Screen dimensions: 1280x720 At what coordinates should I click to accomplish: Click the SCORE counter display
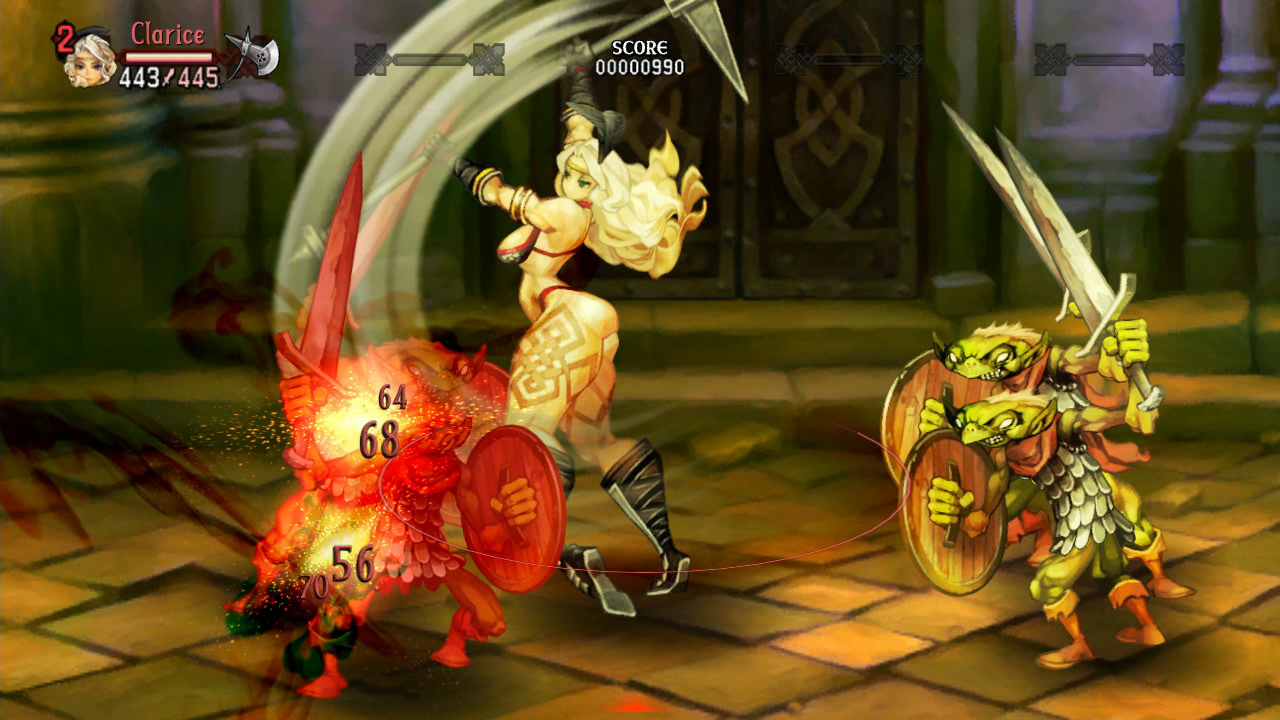click(x=640, y=48)
